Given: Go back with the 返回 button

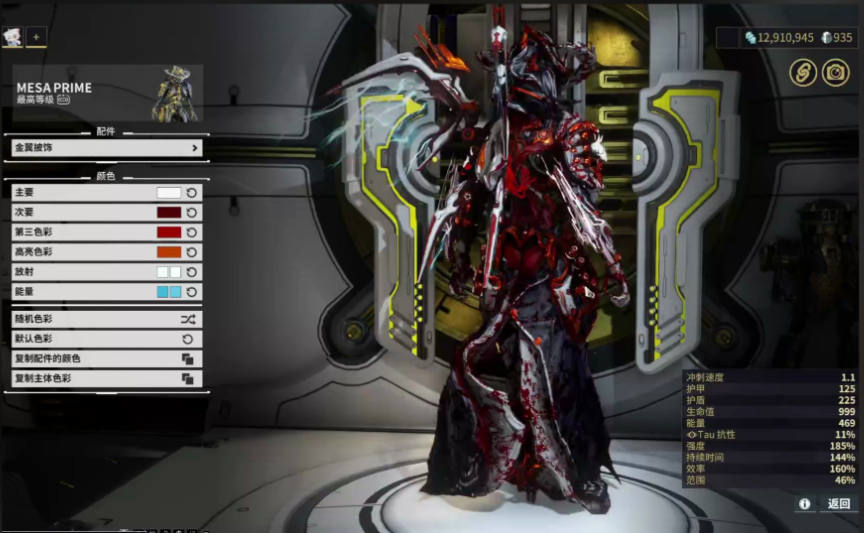Looking at the screenshot, I should pos(838,504).
